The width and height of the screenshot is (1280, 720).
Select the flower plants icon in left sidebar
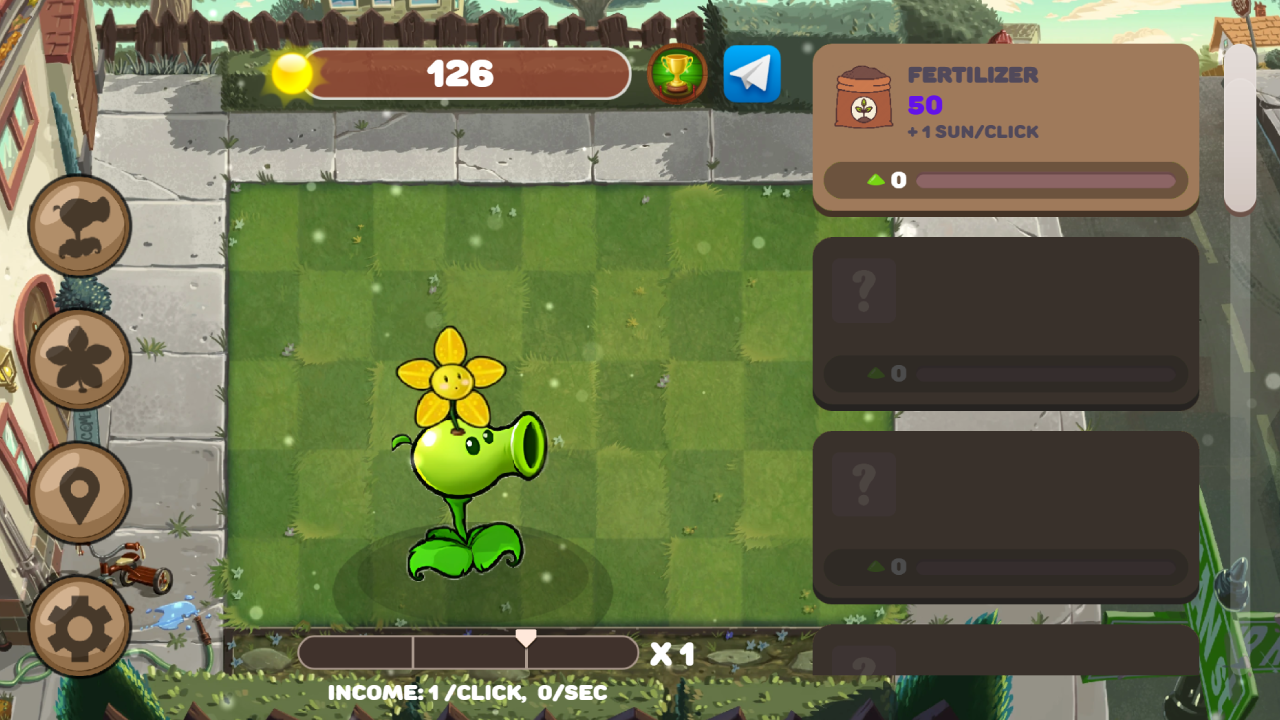tap(79, 358)
